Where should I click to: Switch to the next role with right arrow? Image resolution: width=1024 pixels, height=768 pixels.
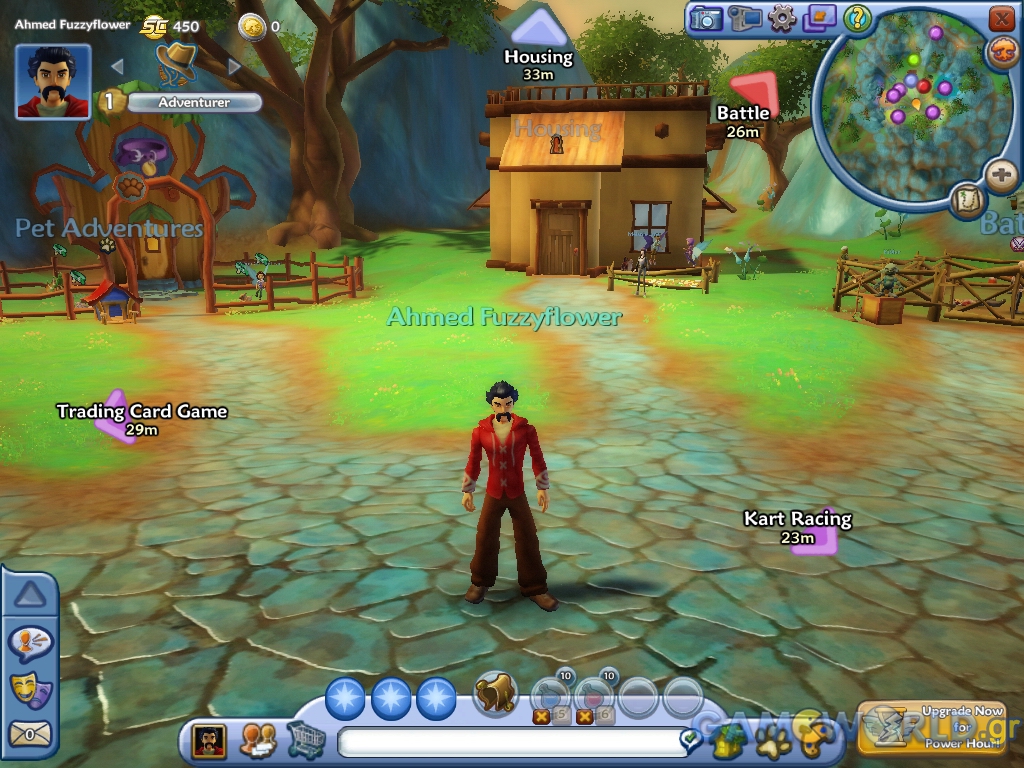point(235,67)
